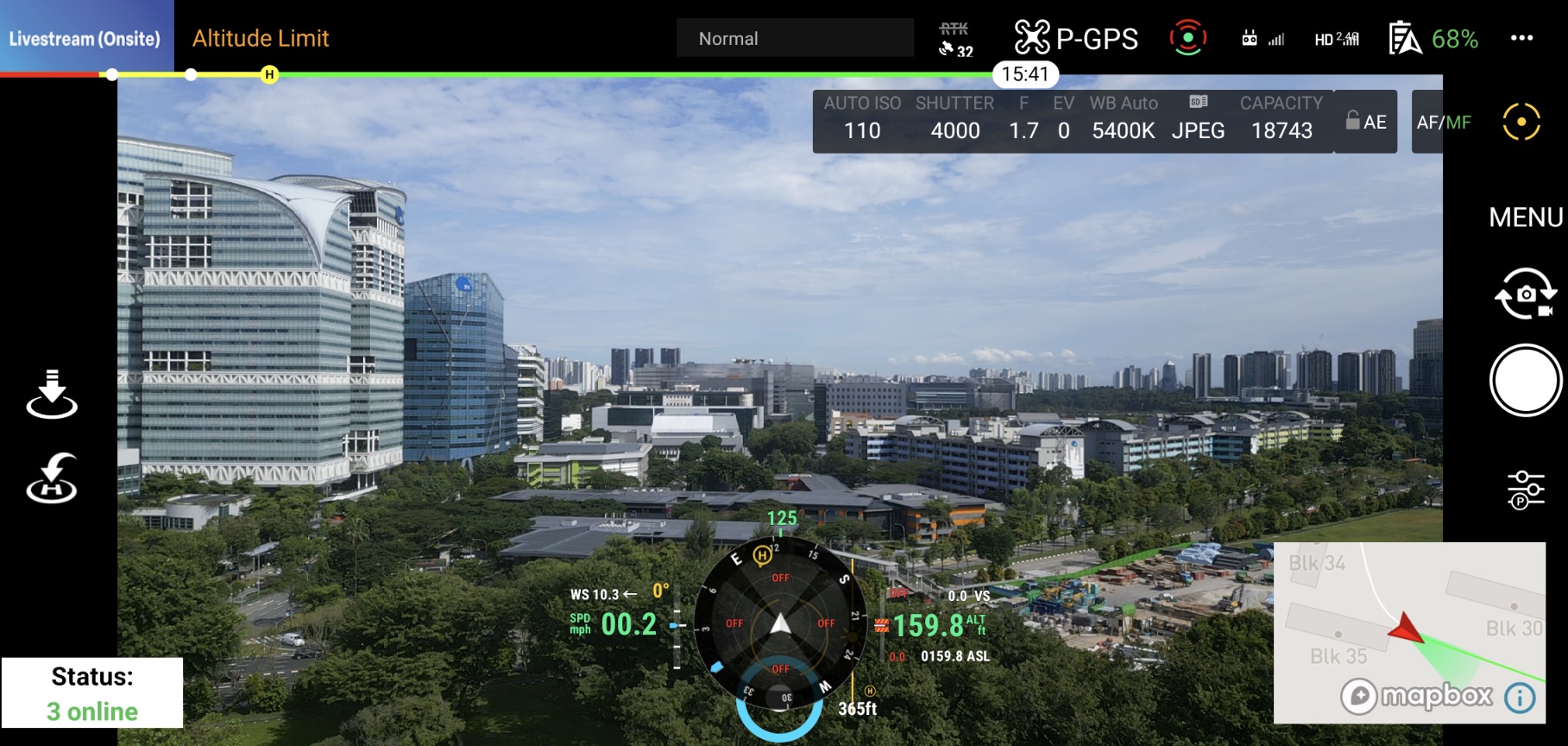Check remote controller signal strength icon
The width and height of the screenshot is (1568, 746).
tap(1263, 37)
